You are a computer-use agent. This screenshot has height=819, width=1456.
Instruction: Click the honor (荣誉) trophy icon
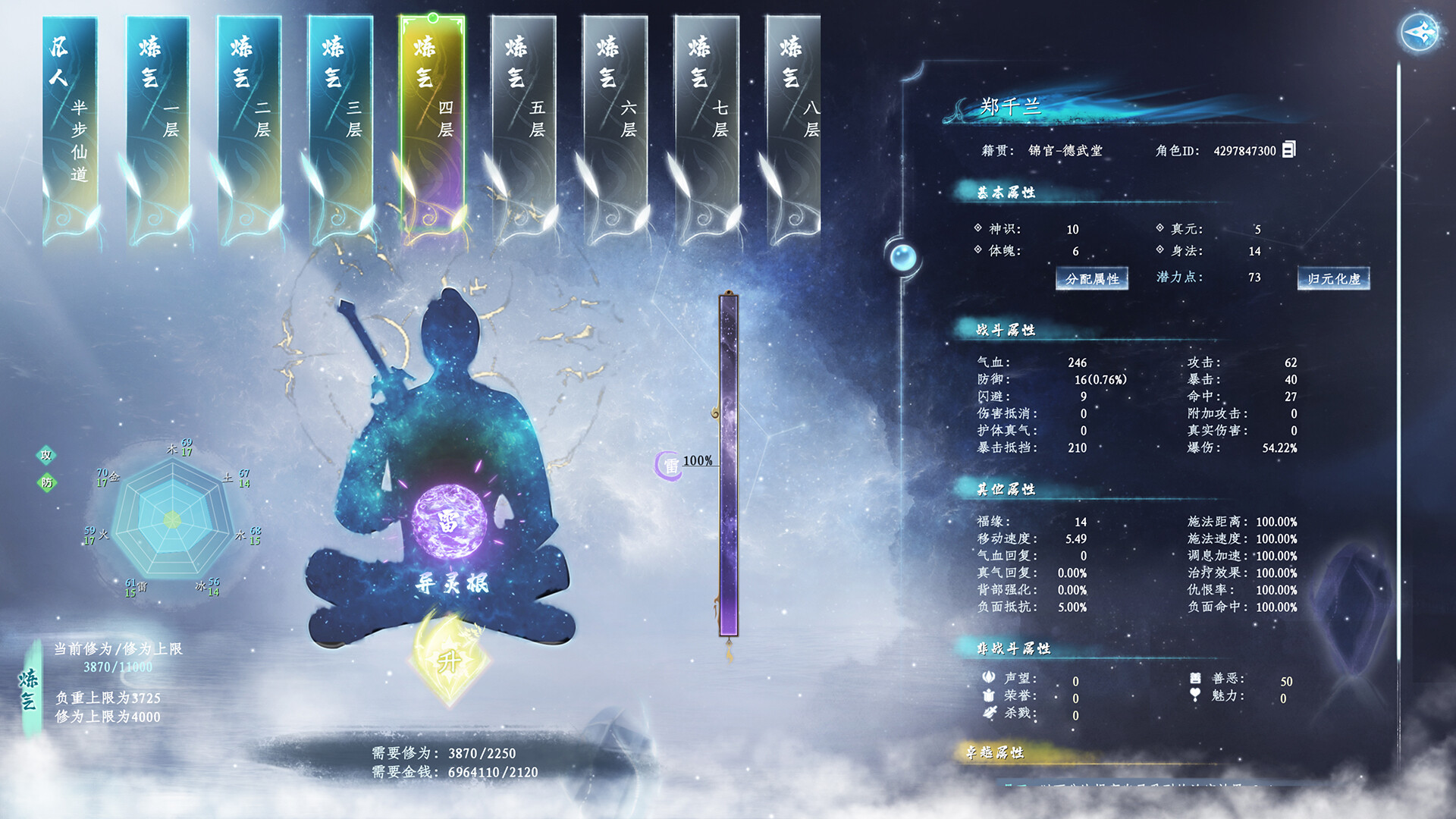(988, 695)
